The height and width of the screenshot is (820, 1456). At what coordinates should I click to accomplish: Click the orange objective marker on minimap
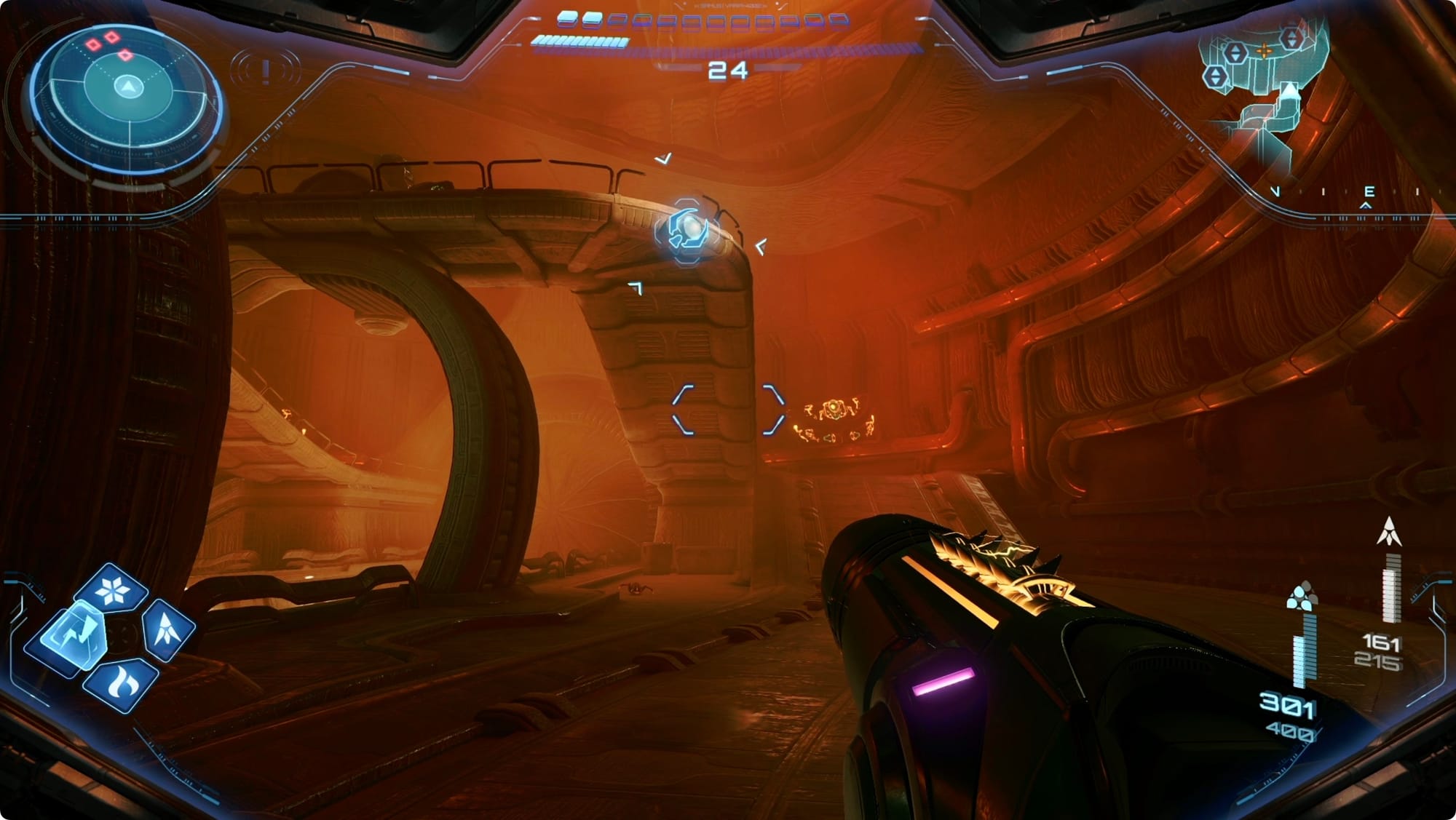[x=1265, y=50]
